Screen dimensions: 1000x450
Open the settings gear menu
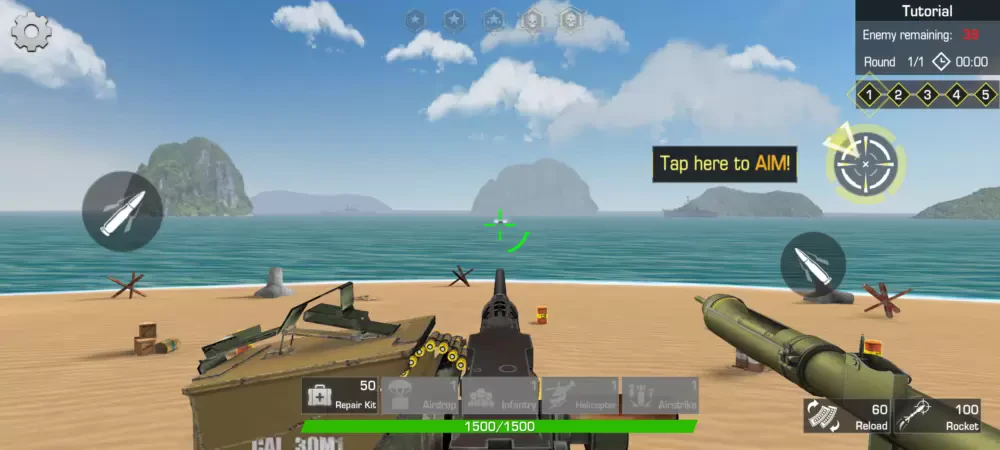(x=31, y=33)
